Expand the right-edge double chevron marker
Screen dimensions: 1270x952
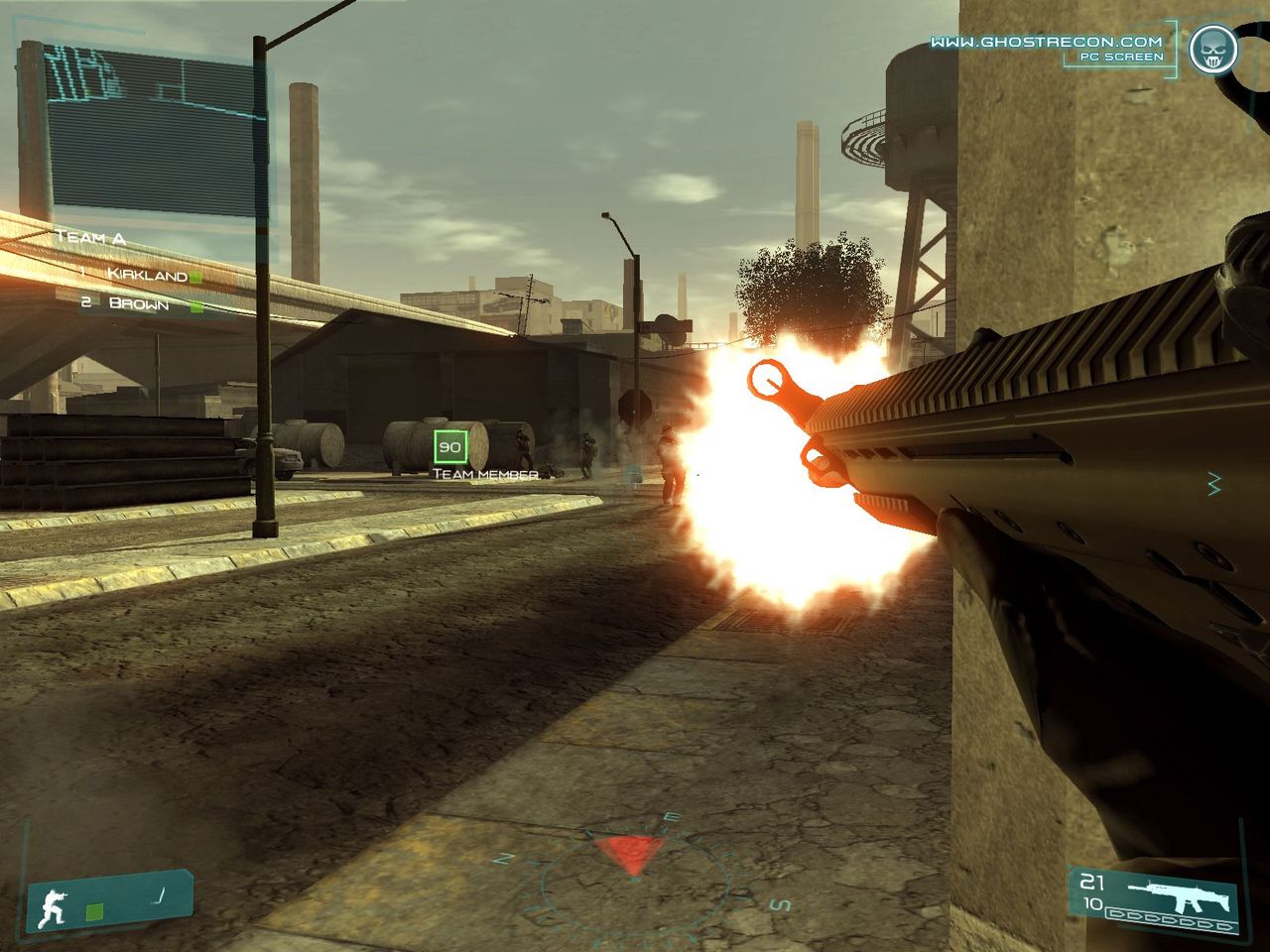tap(1211, 485)
